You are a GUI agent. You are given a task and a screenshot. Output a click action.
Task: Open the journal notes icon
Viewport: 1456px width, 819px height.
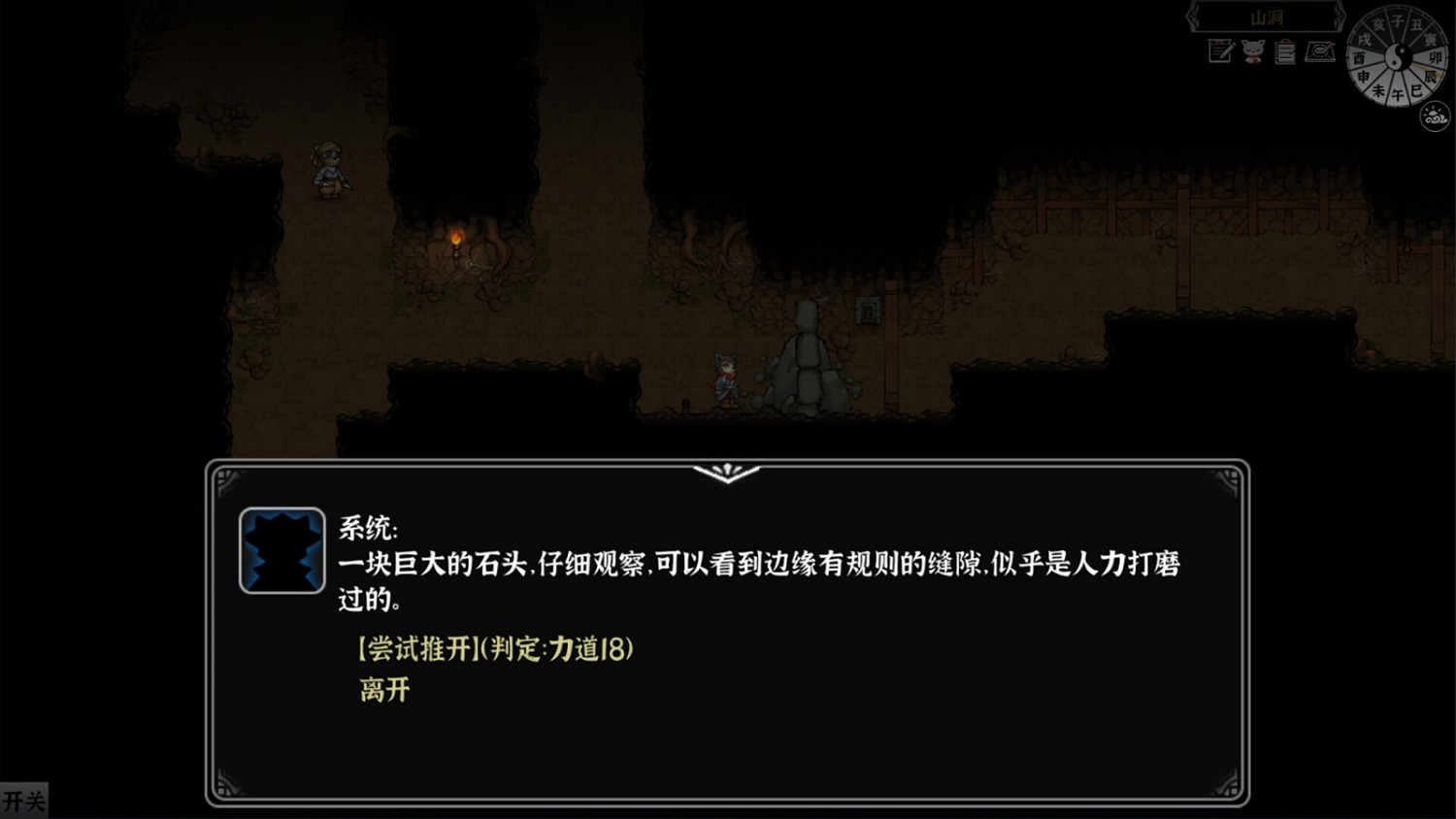click(x=1219, y=51)
